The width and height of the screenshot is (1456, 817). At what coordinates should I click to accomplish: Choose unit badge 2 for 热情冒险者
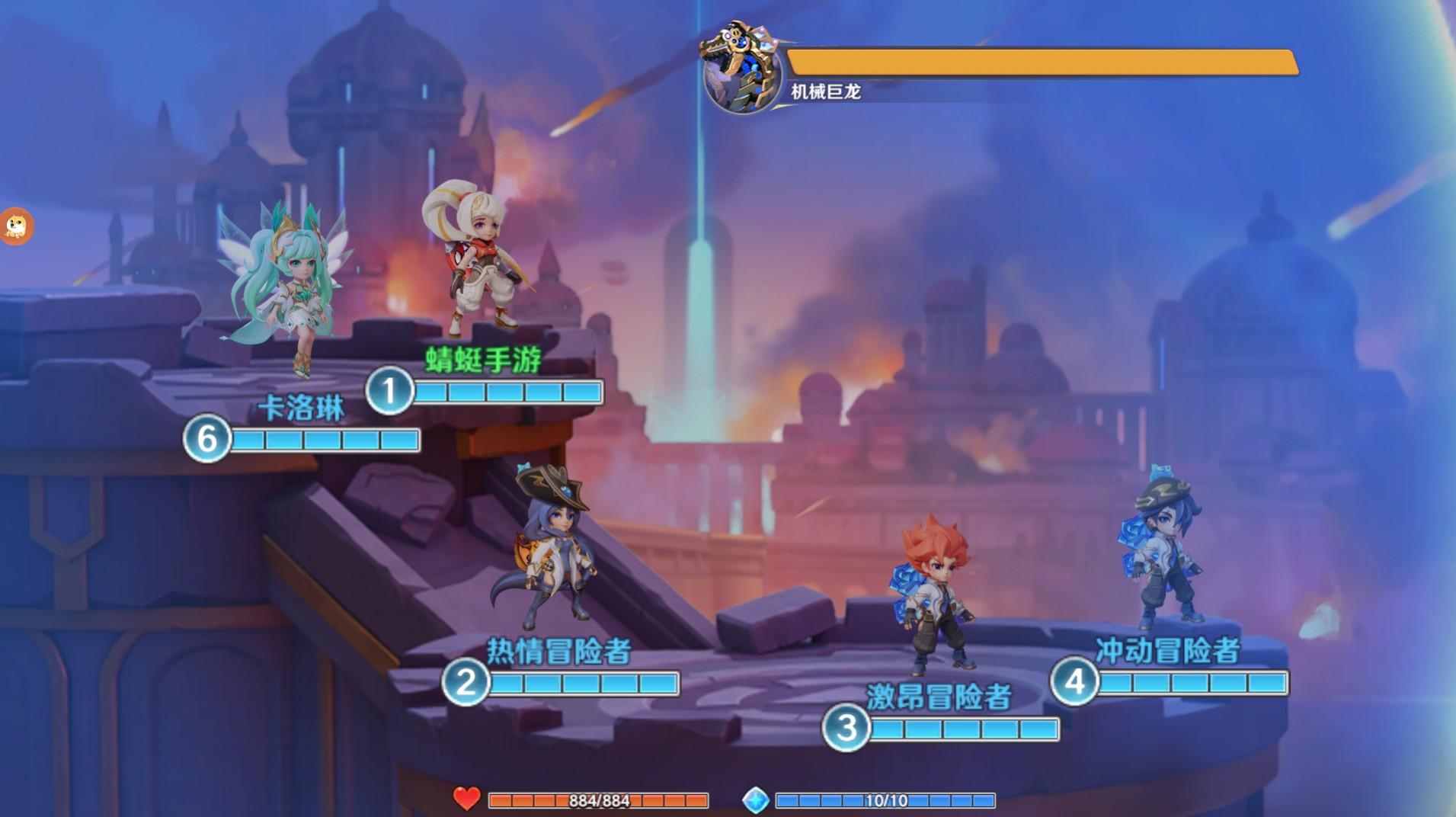point(466,681)
